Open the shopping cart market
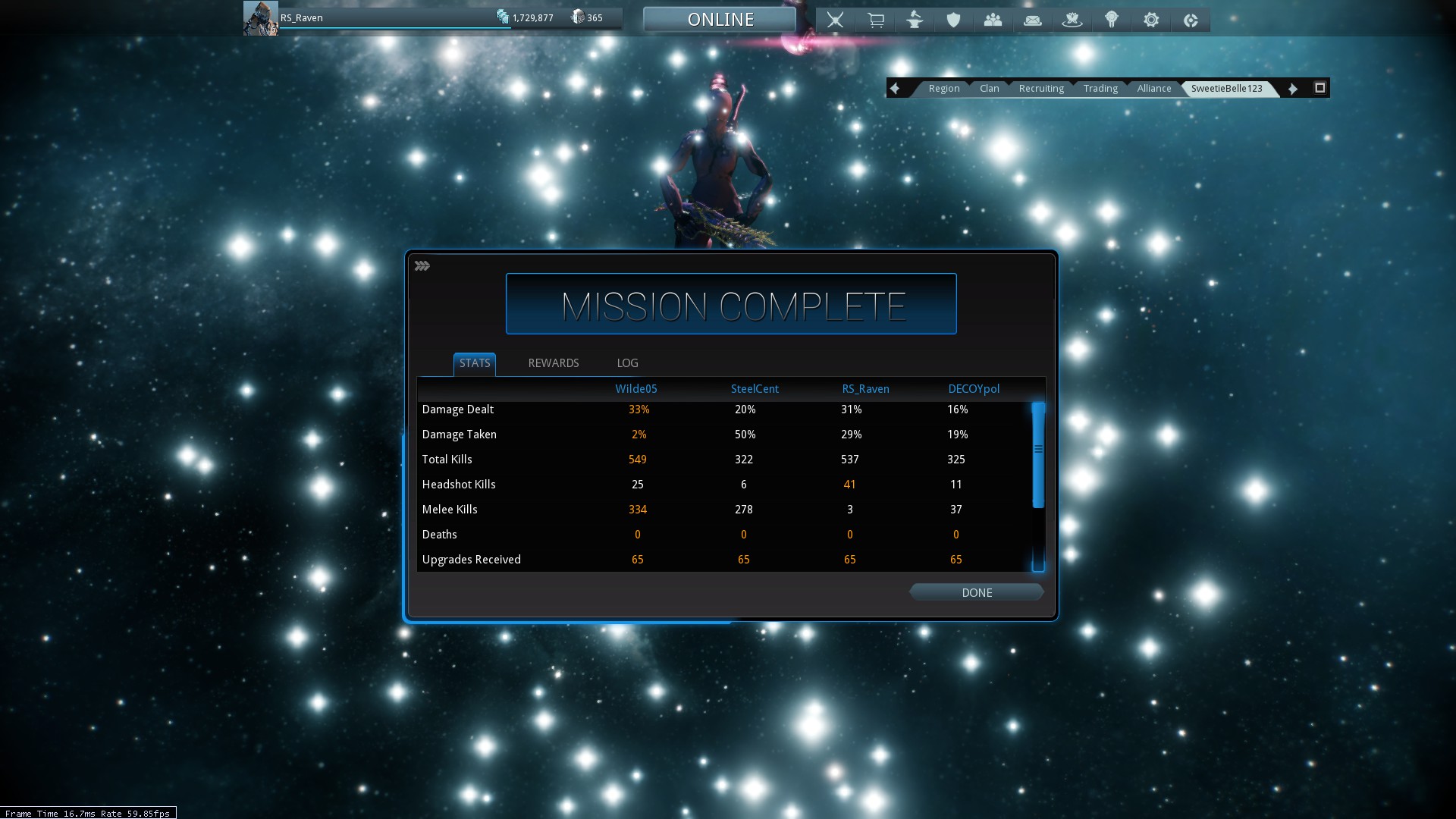The width and height of the screenshot is (1456, 819). (x=875, y=20)
